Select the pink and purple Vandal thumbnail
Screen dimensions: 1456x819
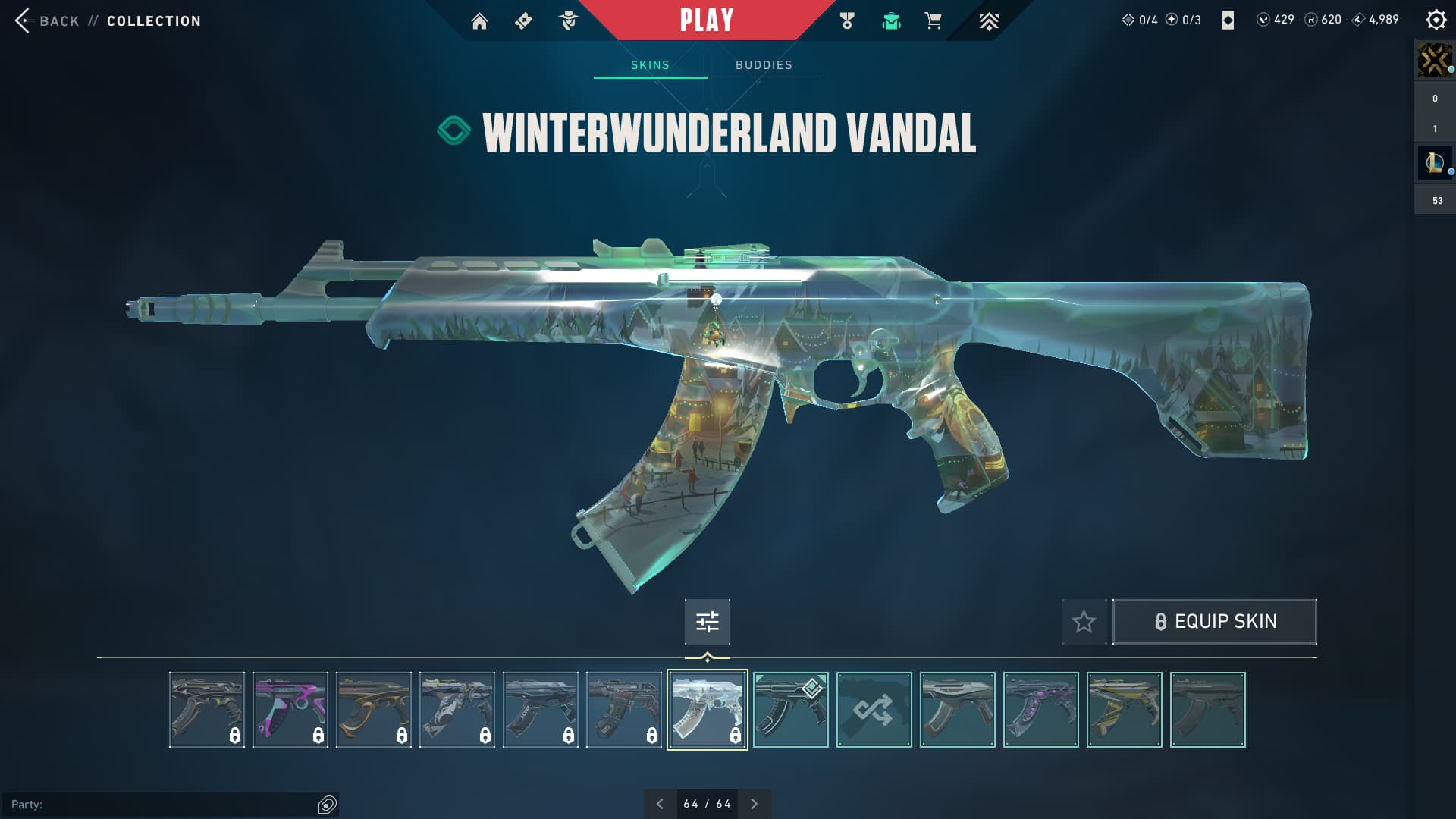290,710
